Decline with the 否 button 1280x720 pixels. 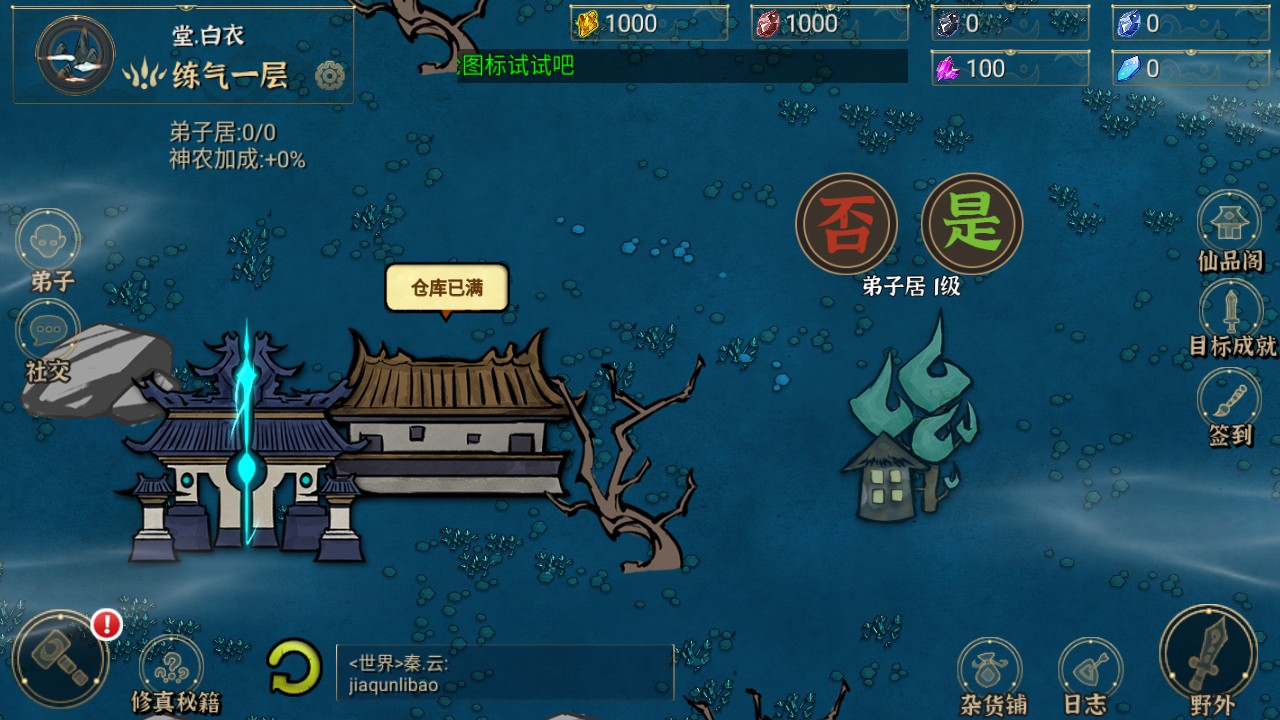pyautogui.click(x=847, y=222)
